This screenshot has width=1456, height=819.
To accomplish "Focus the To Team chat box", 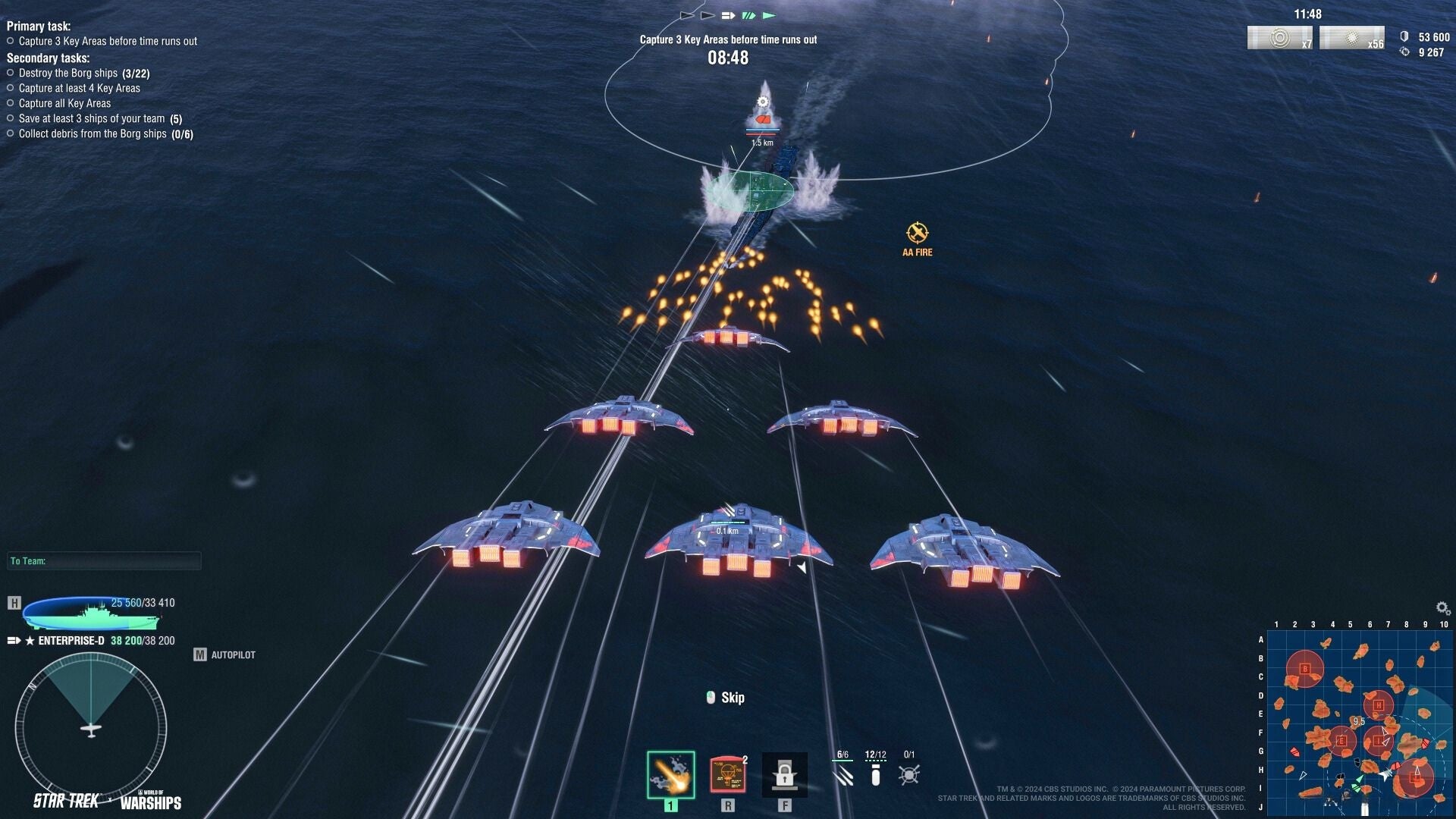I will [104, 561].
